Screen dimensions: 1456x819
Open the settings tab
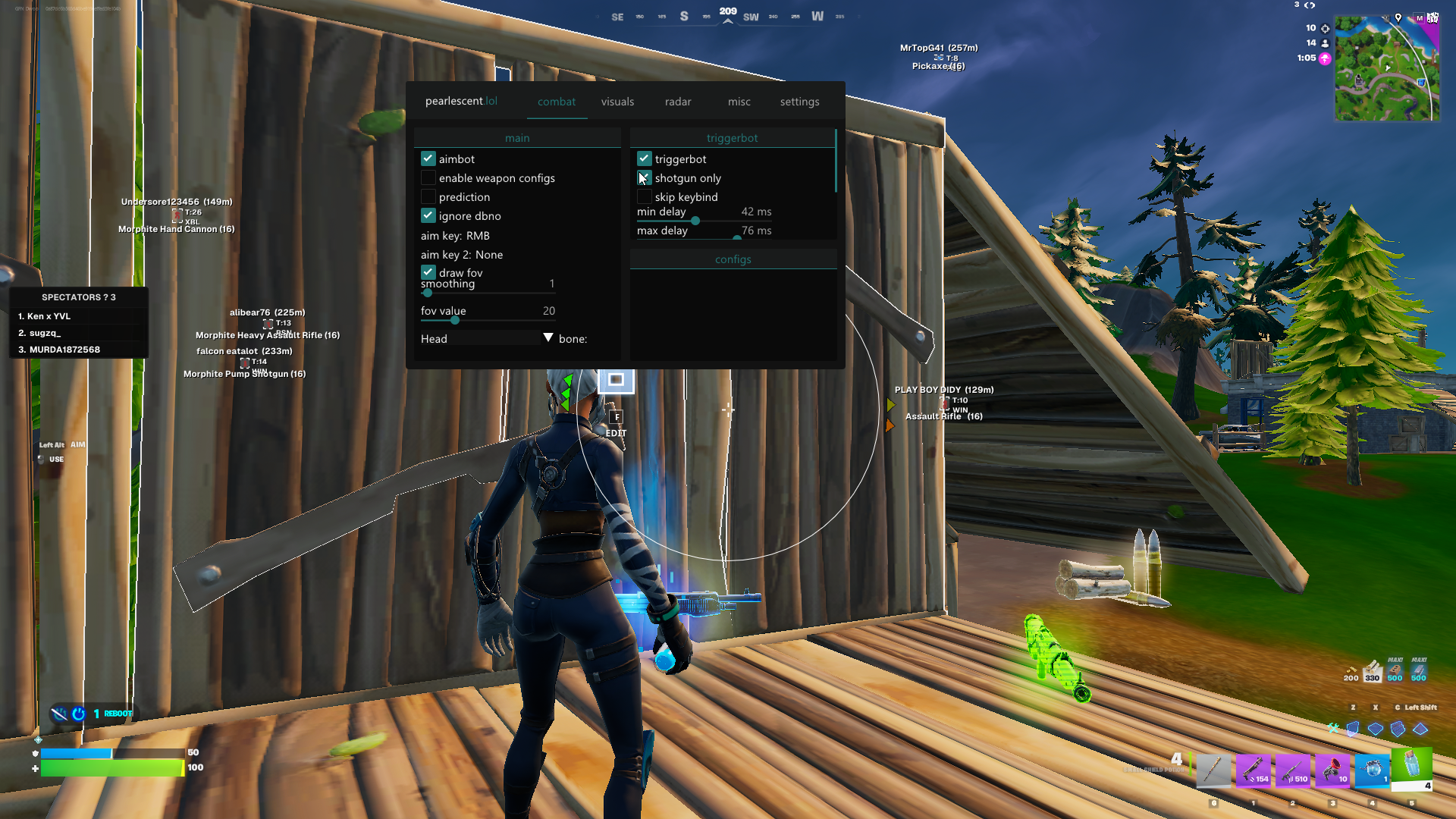tap(799, 102)
